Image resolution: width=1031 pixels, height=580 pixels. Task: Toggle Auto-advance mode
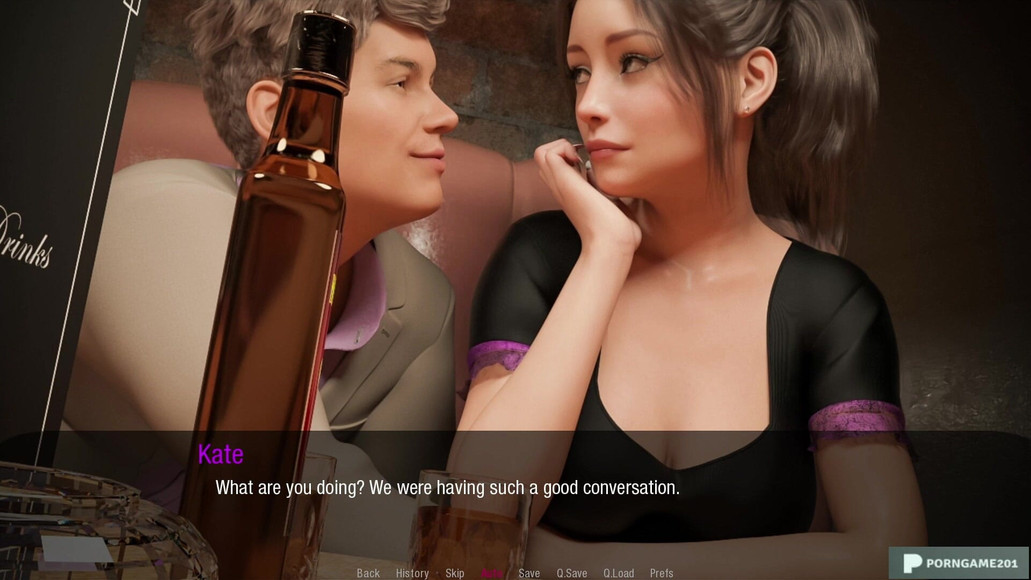click(492, 573)
